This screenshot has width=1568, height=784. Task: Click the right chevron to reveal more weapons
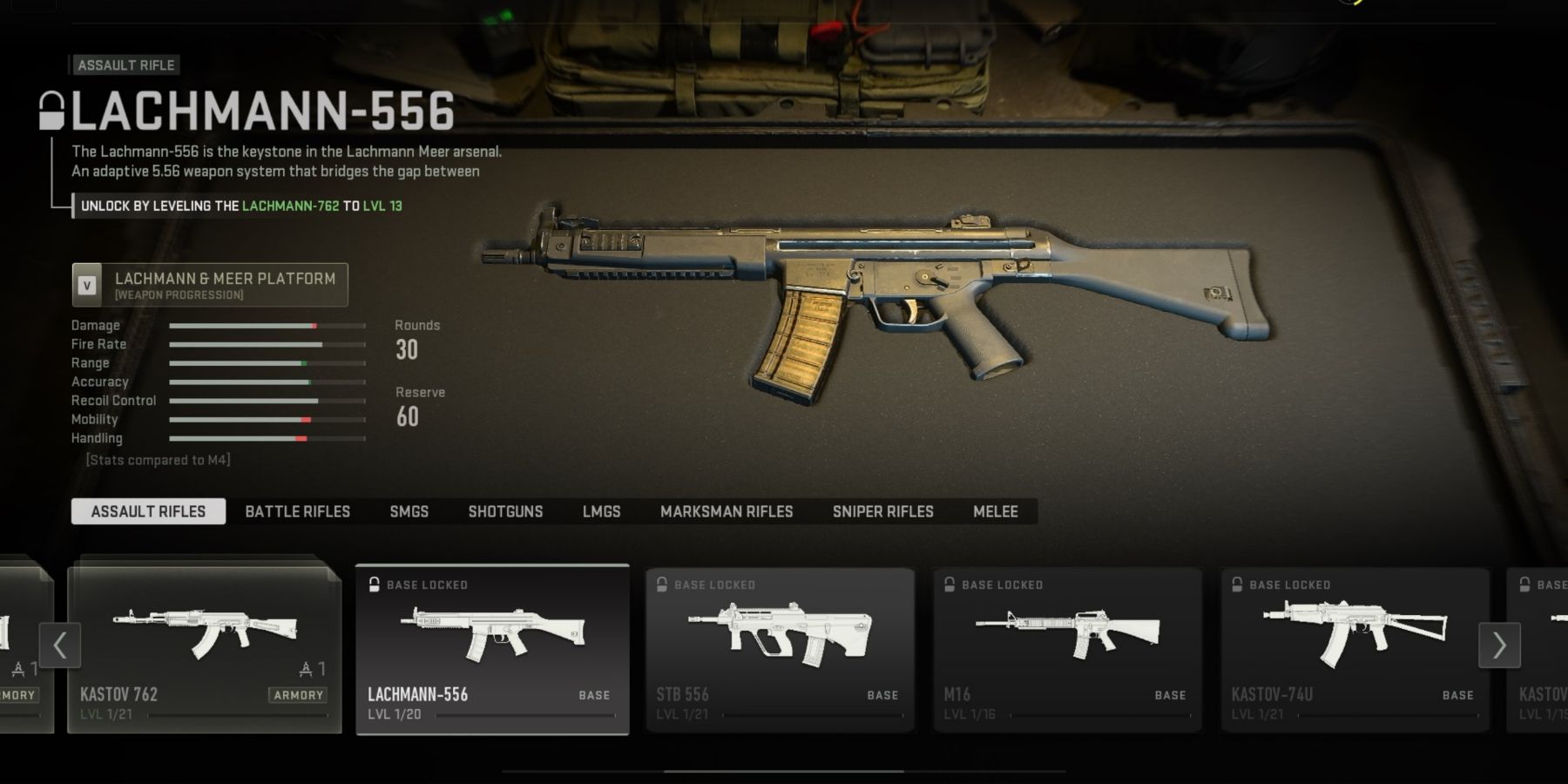(x=1498, y=645)
